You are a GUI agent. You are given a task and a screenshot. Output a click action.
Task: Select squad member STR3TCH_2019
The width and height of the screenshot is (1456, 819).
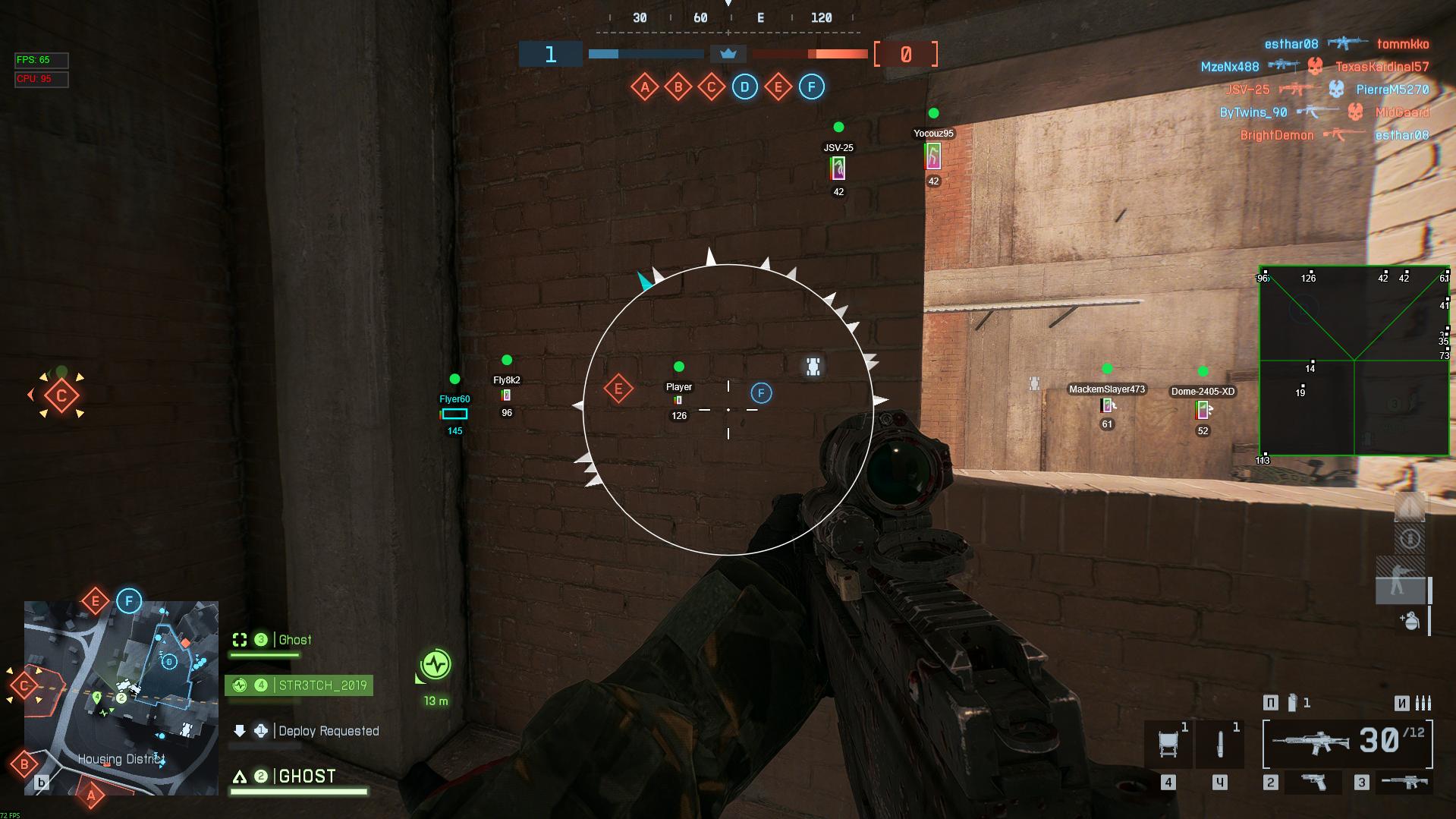pyautogui.click(x=299, y=685)
